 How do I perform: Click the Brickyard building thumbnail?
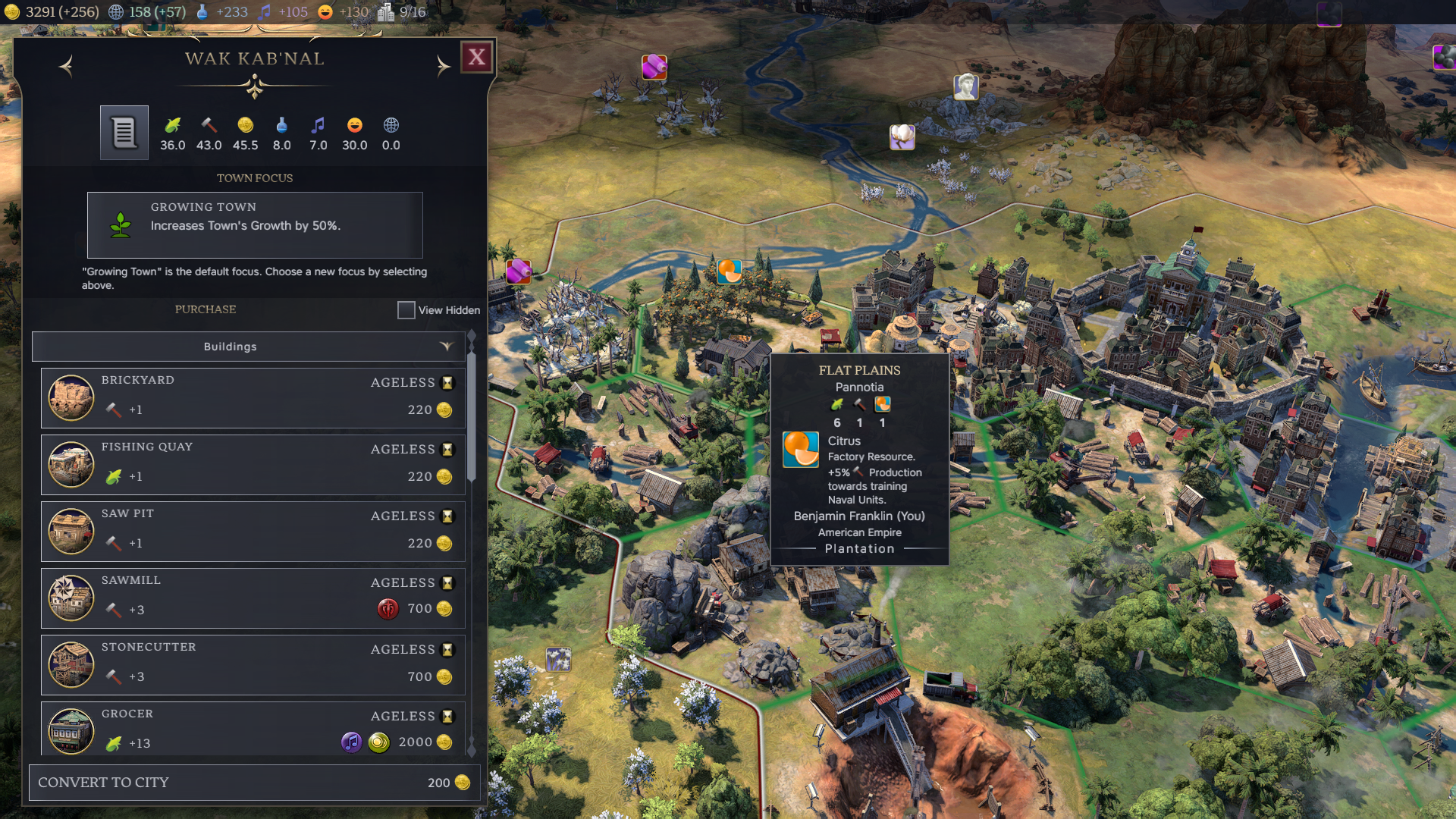pyautogui.click(x=71, y=397)
